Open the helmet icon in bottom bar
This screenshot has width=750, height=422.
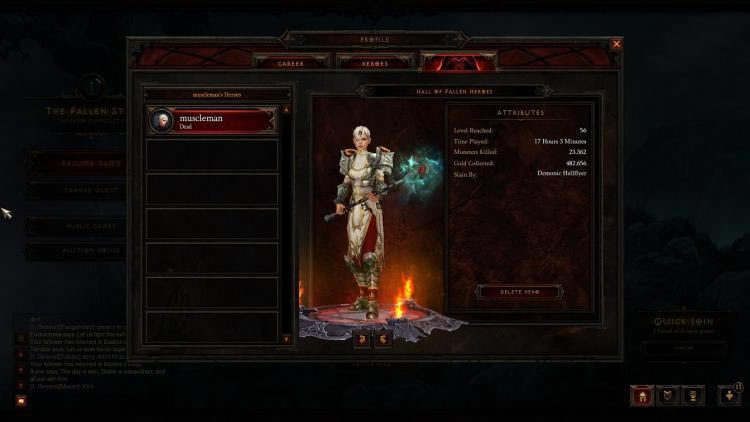click(x=640, y=395)
